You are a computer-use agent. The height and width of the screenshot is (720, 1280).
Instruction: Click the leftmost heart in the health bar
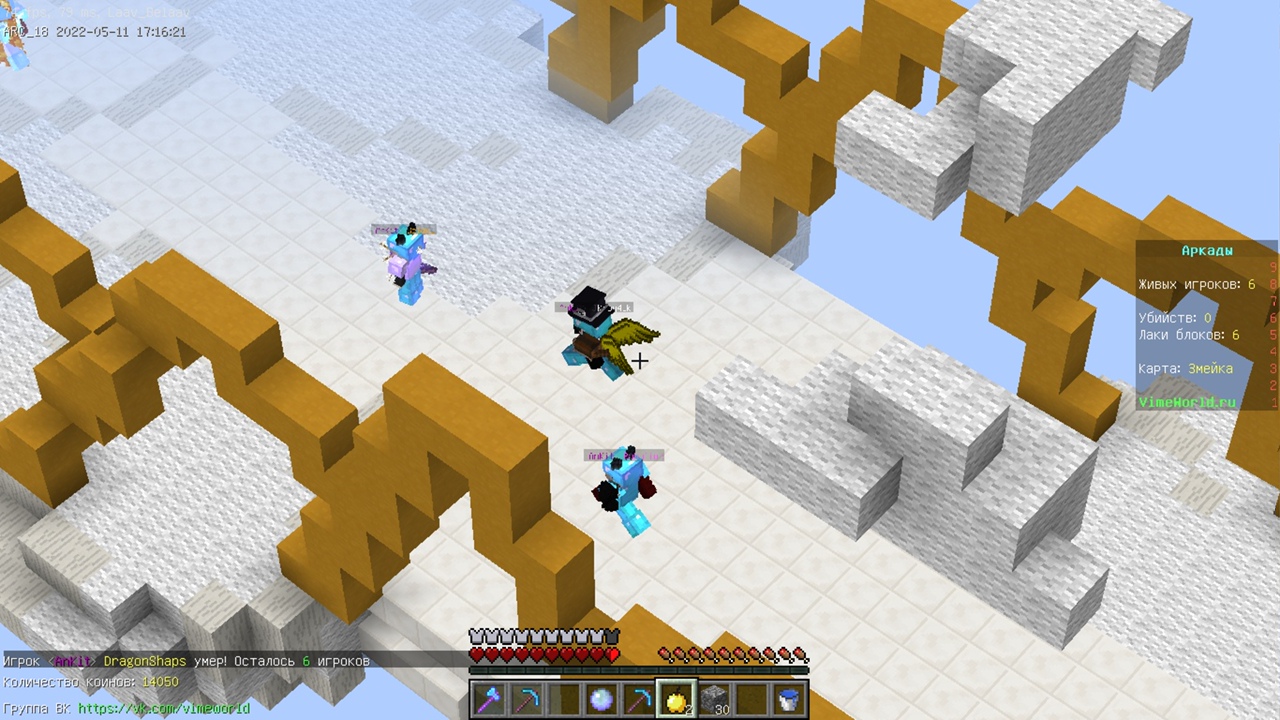coord(477,654)
